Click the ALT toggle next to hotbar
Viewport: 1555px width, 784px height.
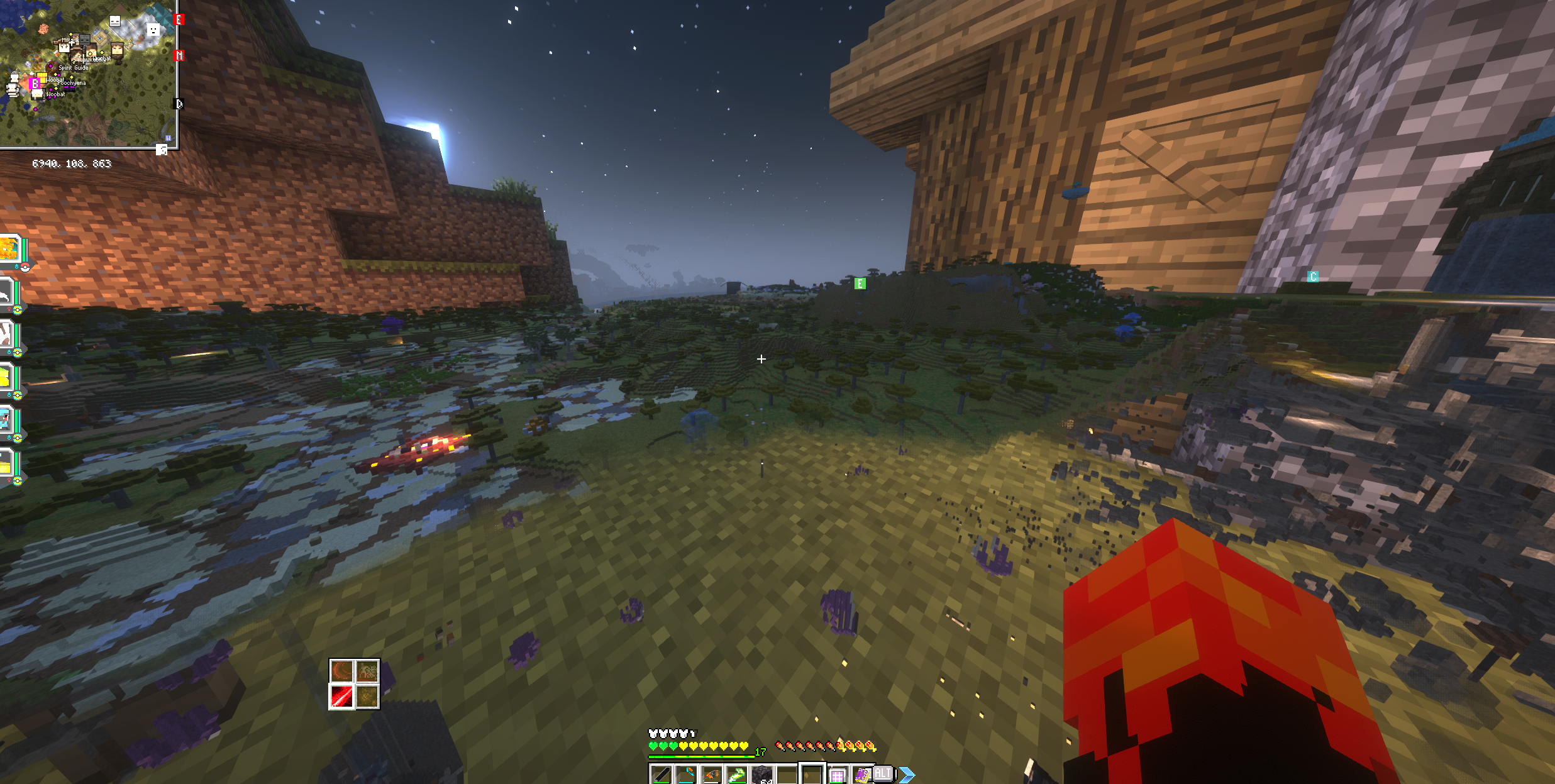click(883, 773)
